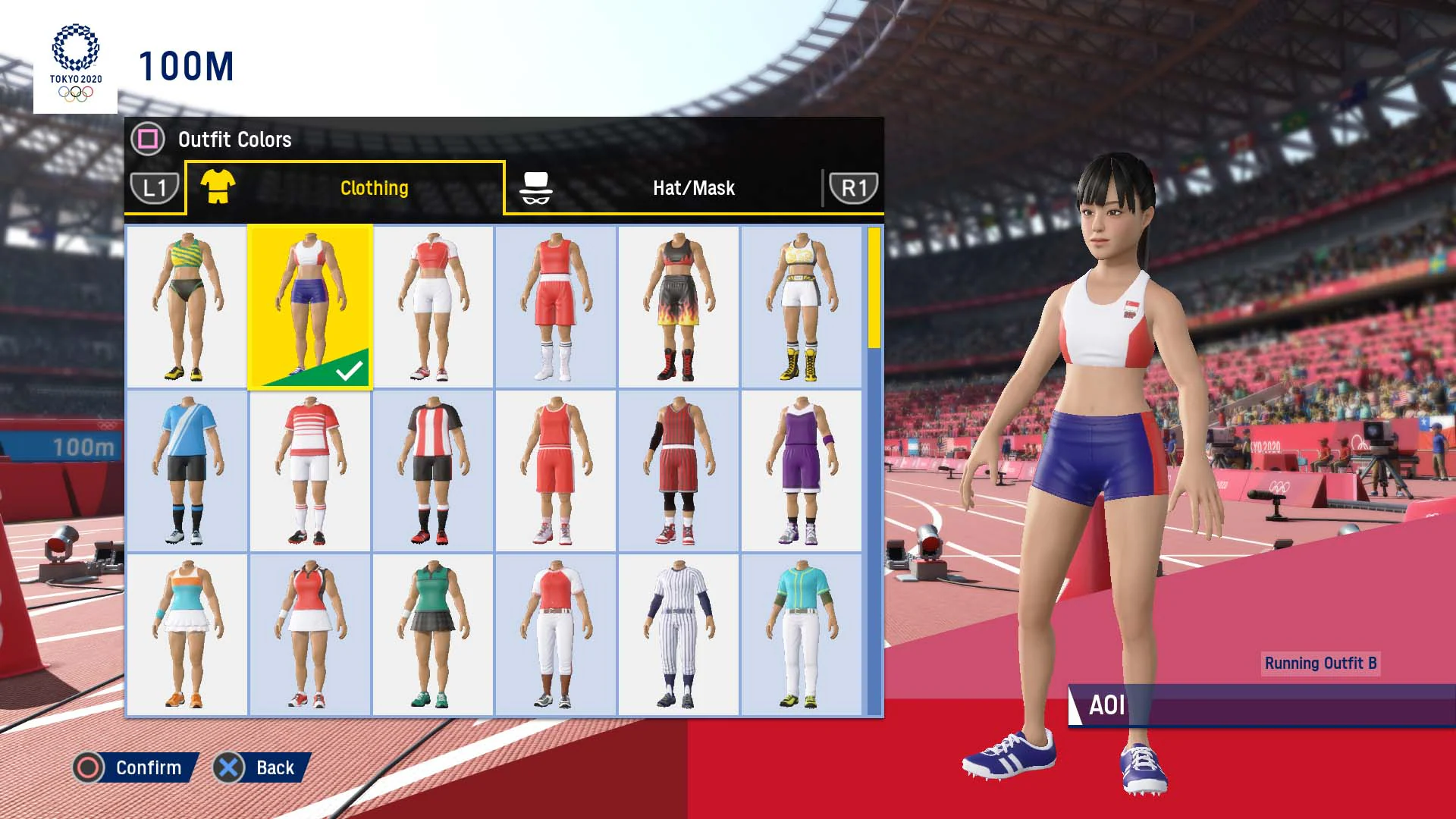Select the Hat/Mask hat icon
This screenshot has height=819, width=1456.
coord(536,187)
